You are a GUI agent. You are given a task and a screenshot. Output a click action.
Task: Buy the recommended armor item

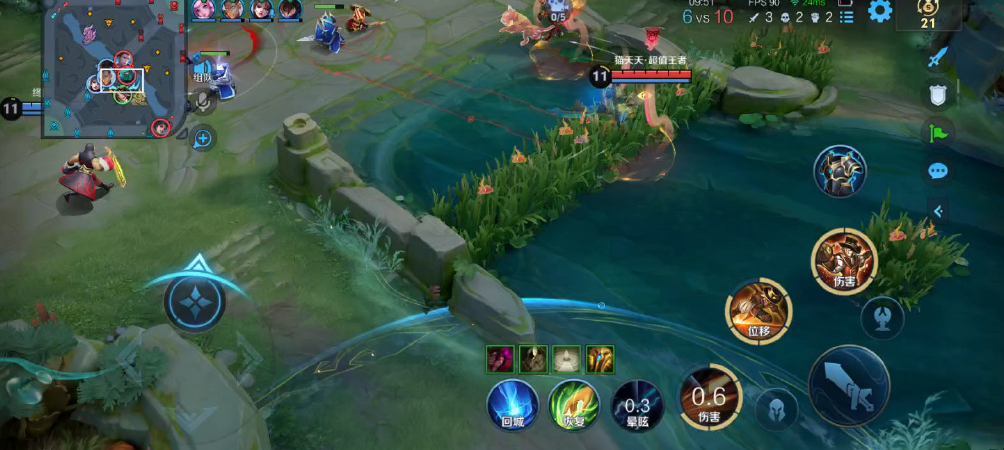840,172
